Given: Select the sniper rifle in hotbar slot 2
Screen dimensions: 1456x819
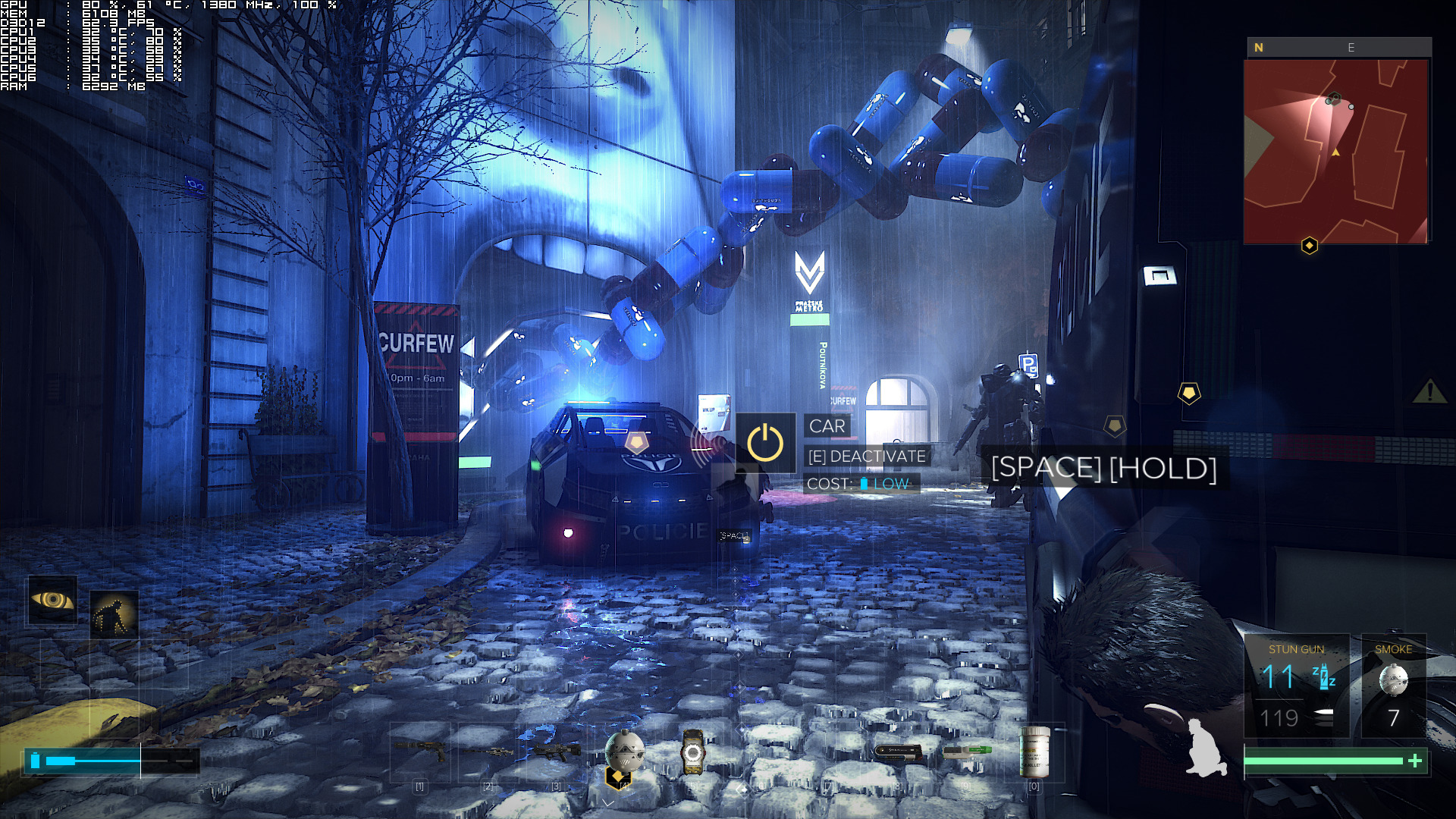Looking at the screenshot, I should (488, 752).
